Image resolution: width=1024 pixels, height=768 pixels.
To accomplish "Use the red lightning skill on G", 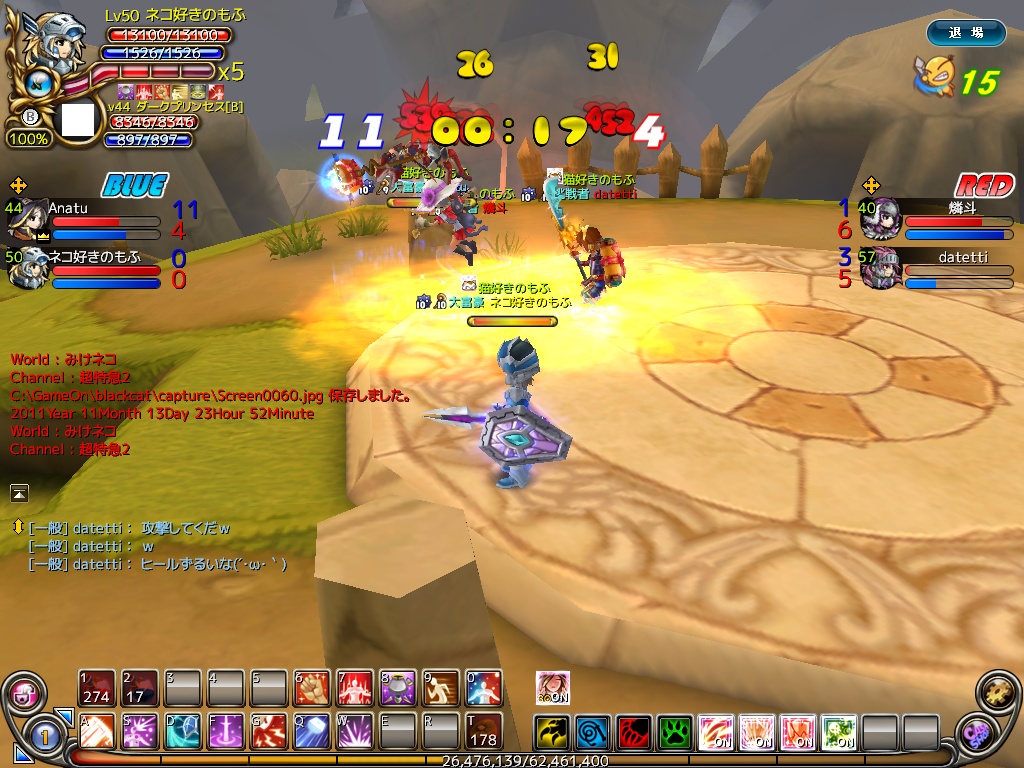I will [269, 732].
